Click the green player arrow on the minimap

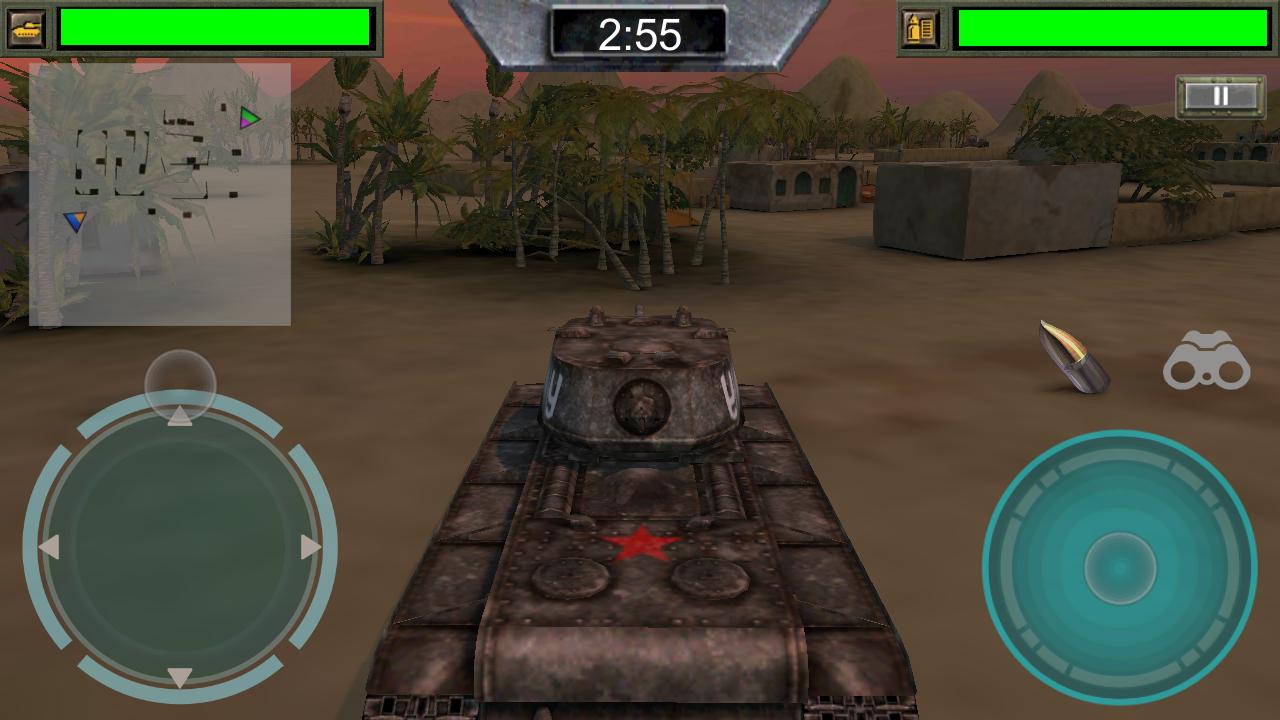tap(248, 118)
